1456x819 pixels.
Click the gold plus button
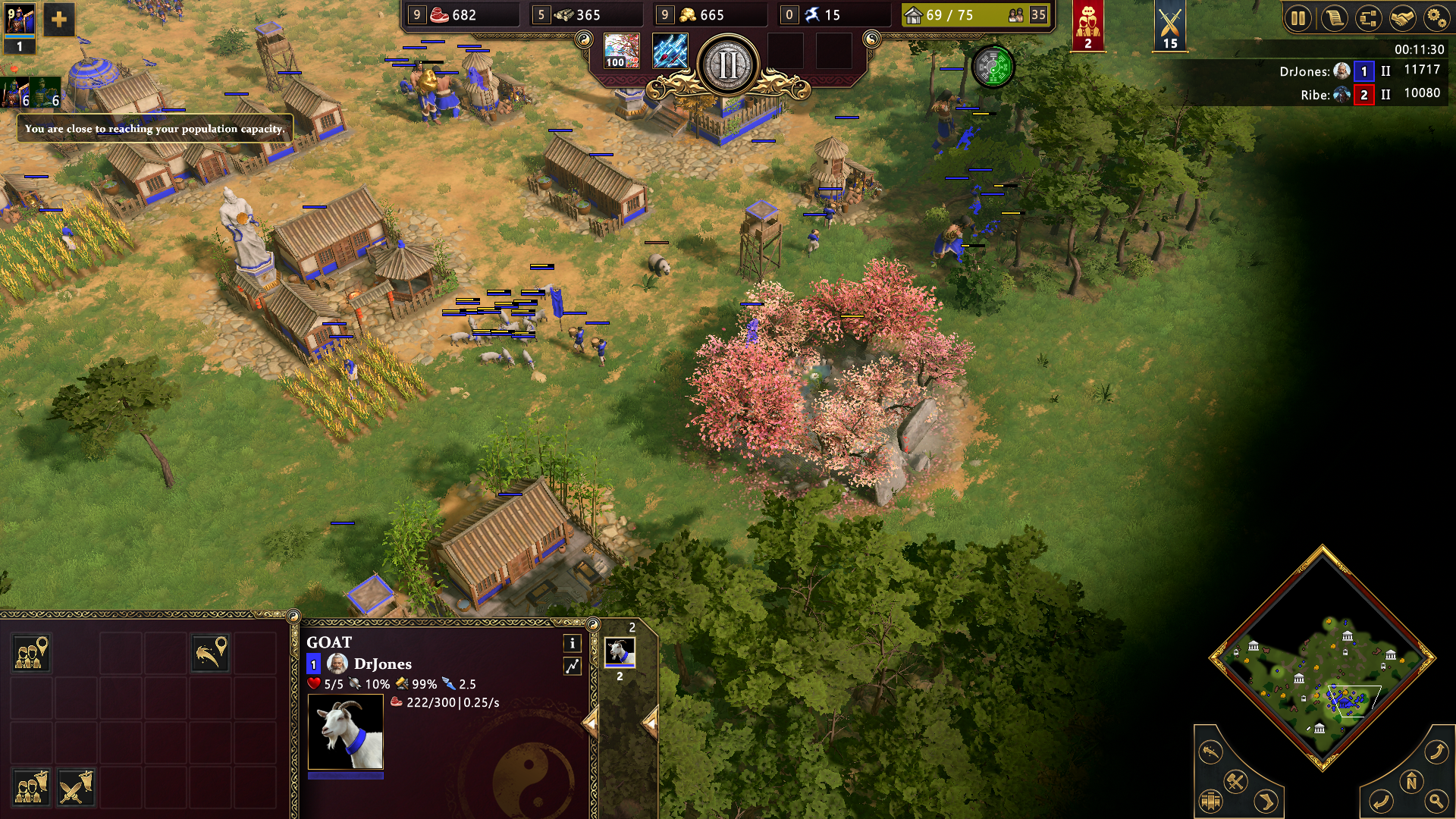pyautogui.click(x=58, y=20)
